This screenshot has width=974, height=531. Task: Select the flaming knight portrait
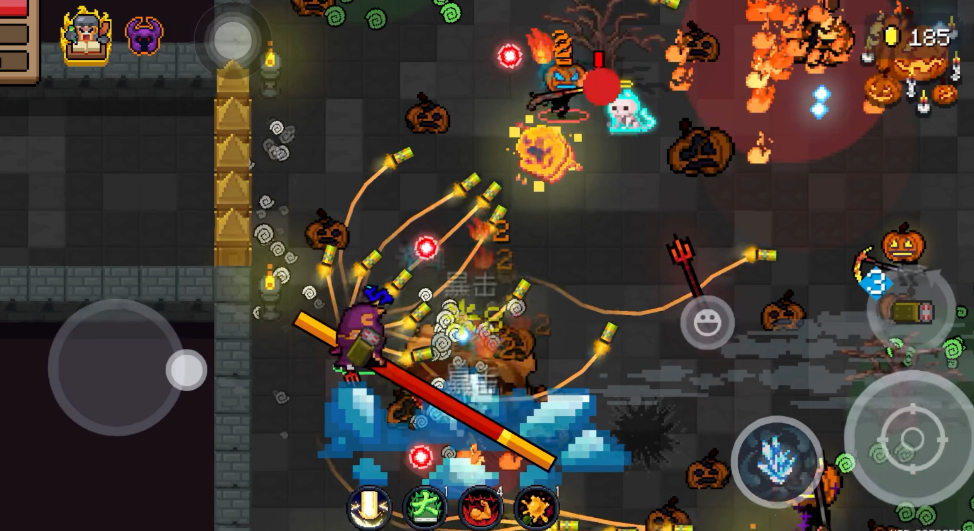[x=86, y=34]
